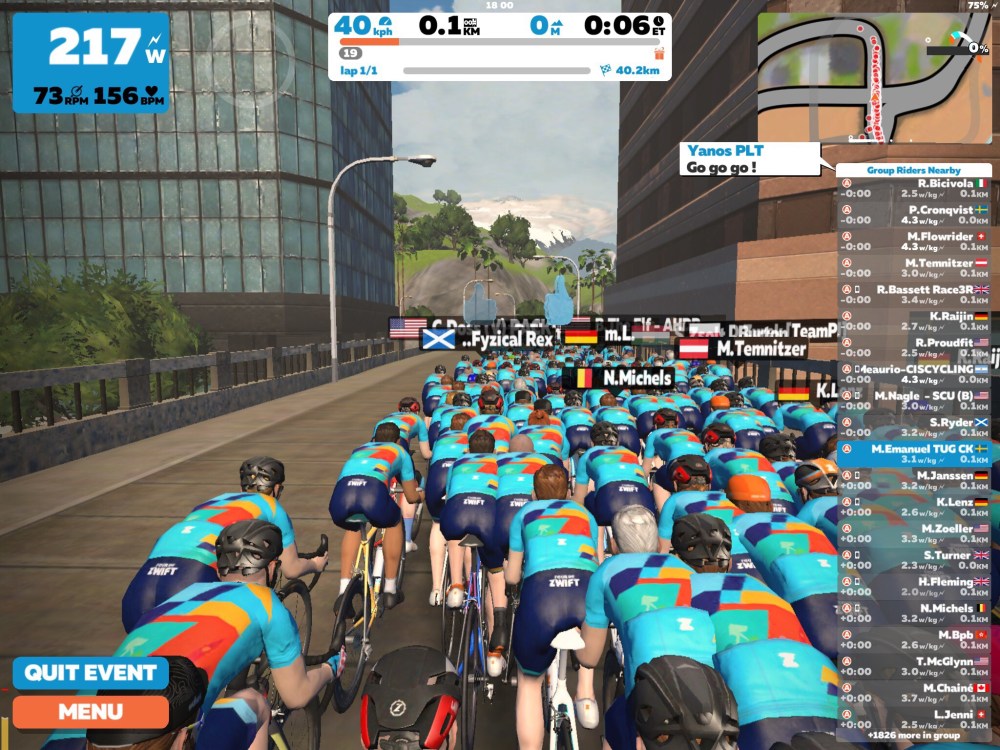1000x750 pixels.
Task: Select K.Lenz in nearby riders
Action: 914,507
